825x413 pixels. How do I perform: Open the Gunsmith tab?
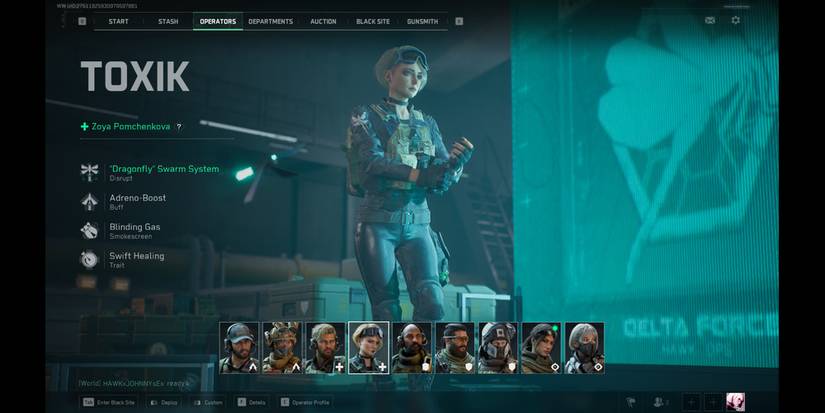point(423,21)
